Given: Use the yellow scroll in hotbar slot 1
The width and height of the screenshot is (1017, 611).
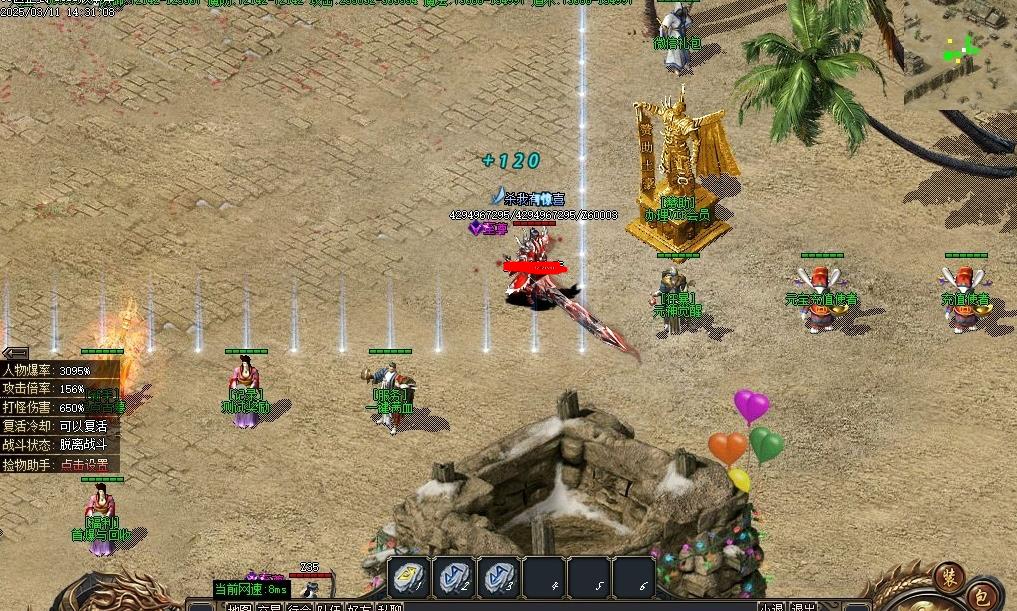Looking at the screenshot, I should click(x=409, y=577).
